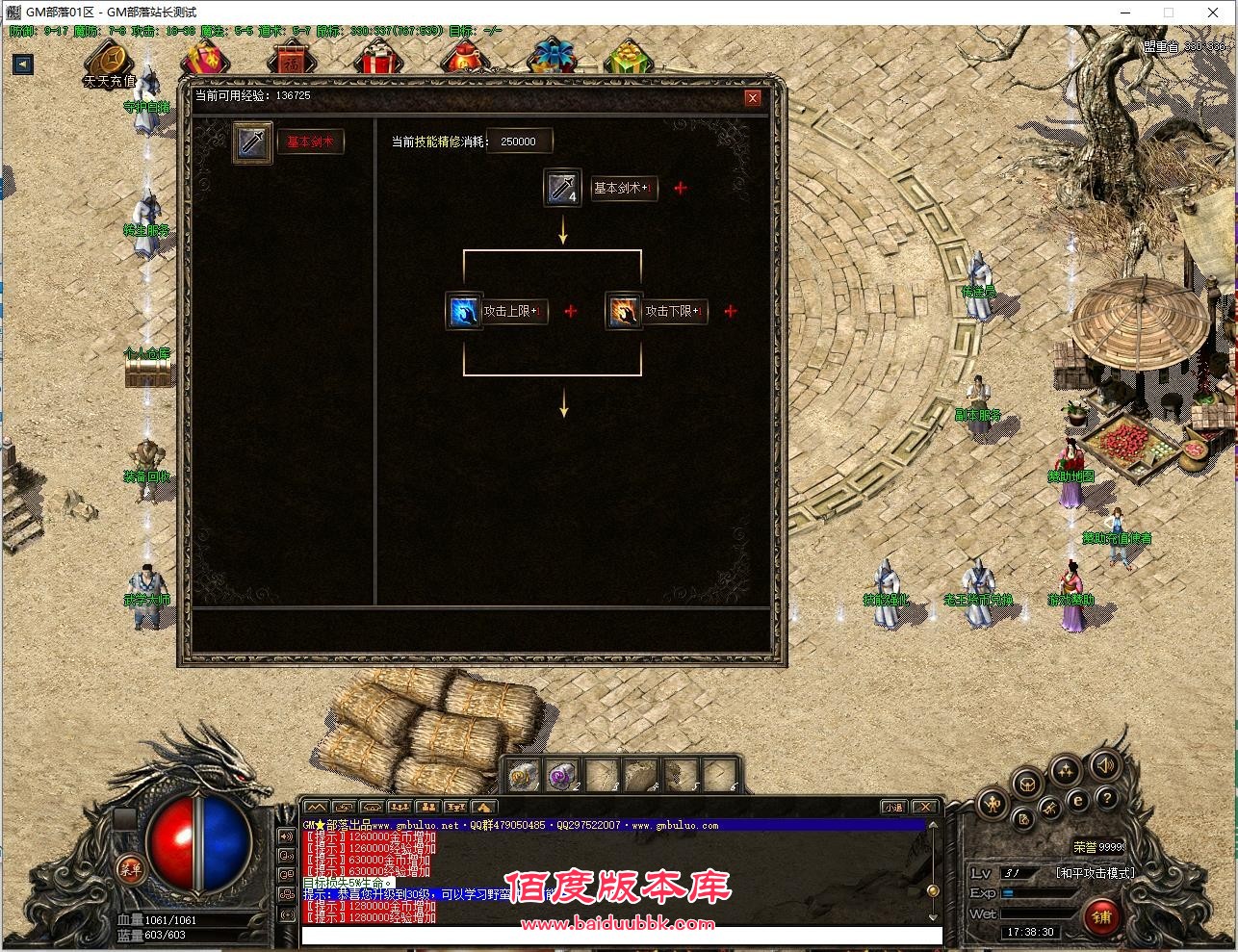Click the 攻击下限 orange skill icon

point(624,311)
